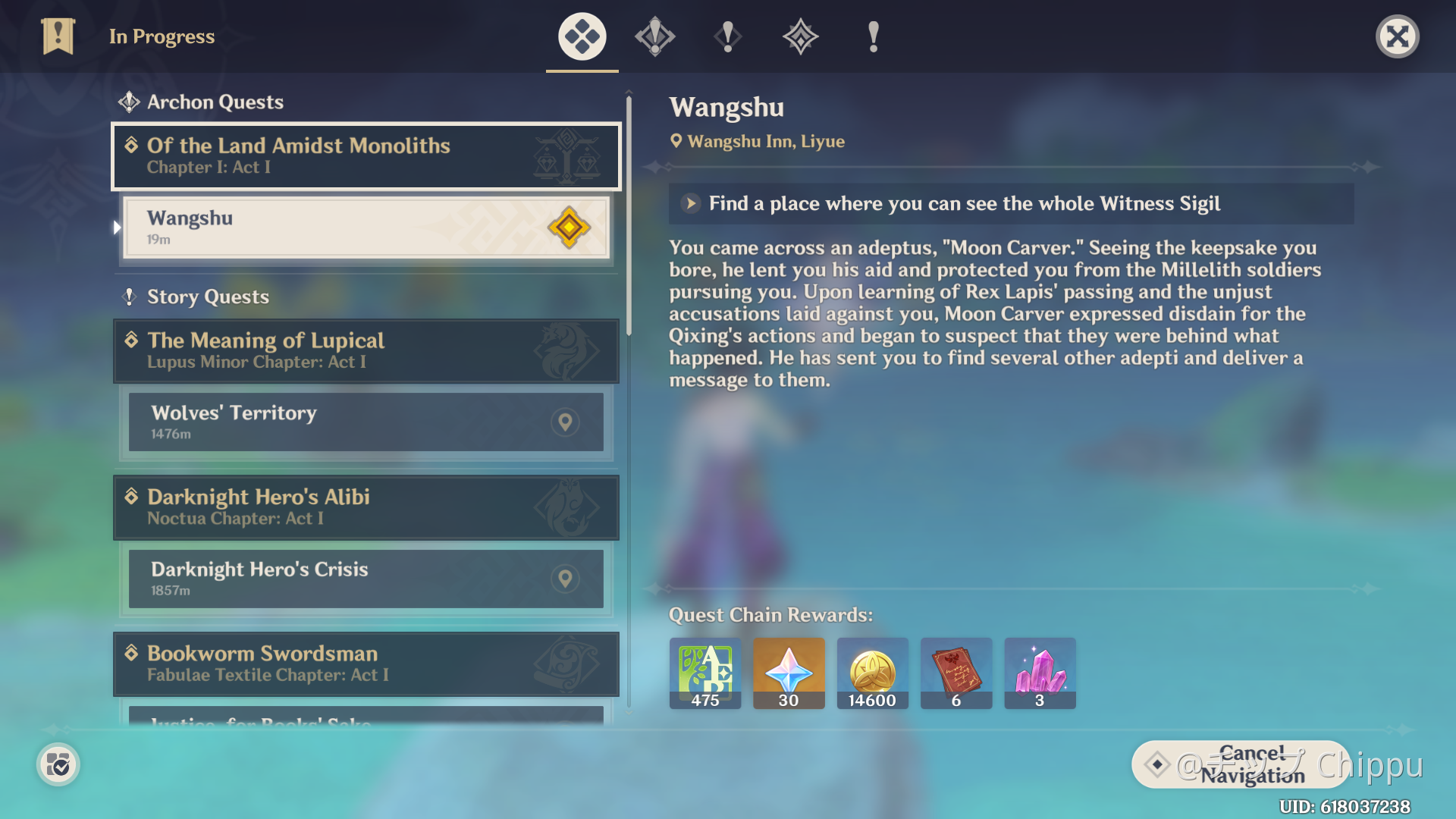Check the Adventure EXP reward icon
The width and height of the screenshot is (1456, 819).
(705, 673)
